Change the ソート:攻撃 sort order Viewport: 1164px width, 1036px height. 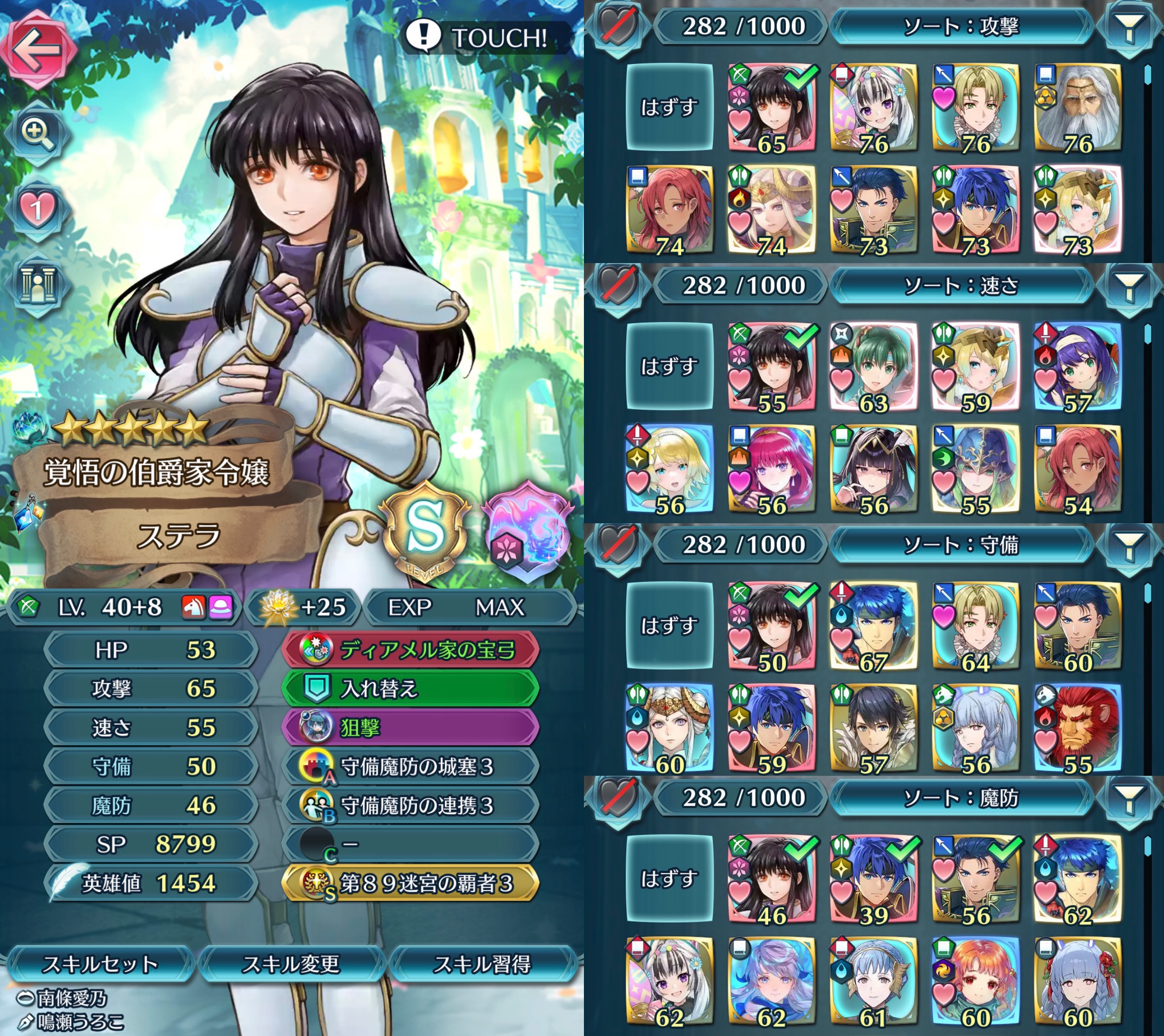pyautogui.click(x=962, y=26)
